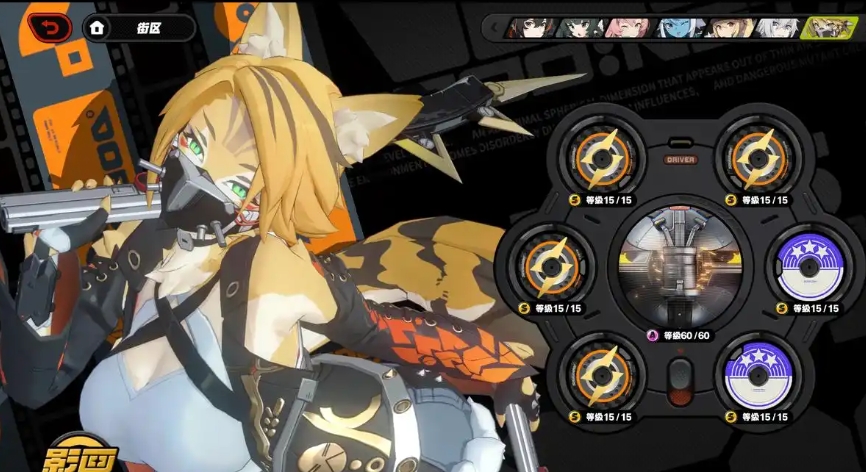Inspect the central W-Engine weapon slot

(680, 264)
